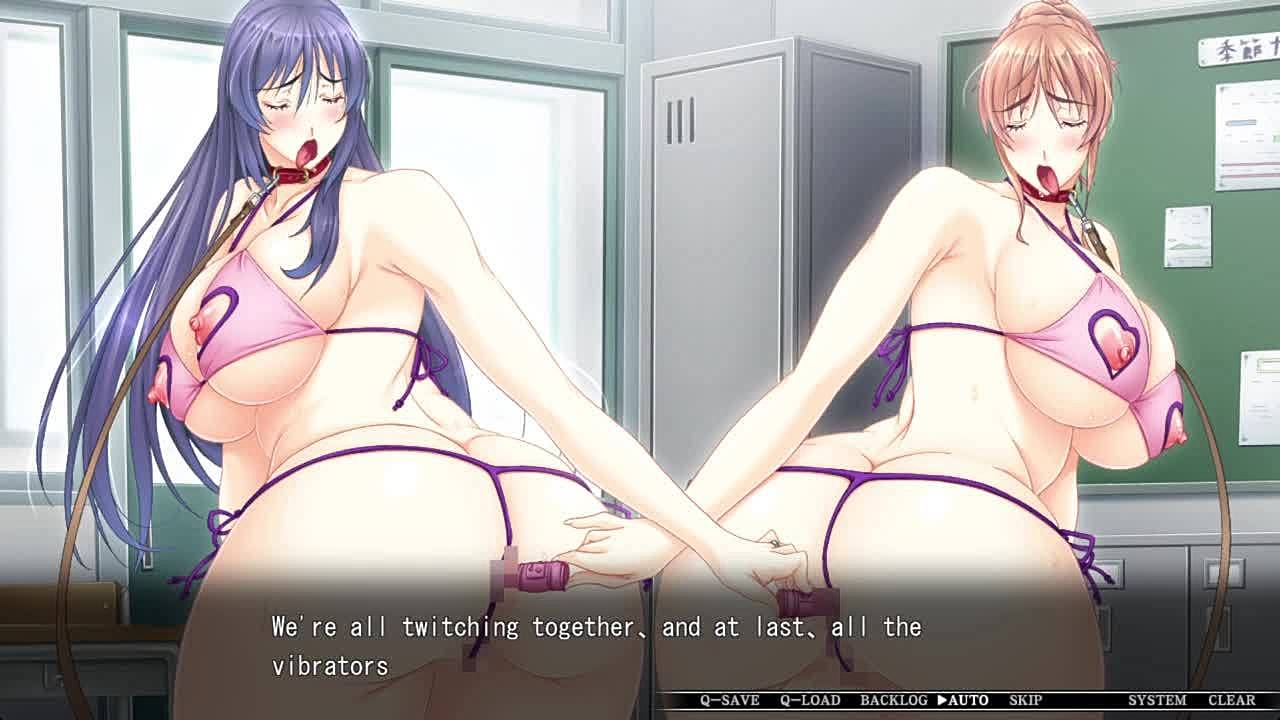This screenshot has width=1280, height=720.
Task: Load the quick save with Q-LOAD
Action: coord(810,701)
